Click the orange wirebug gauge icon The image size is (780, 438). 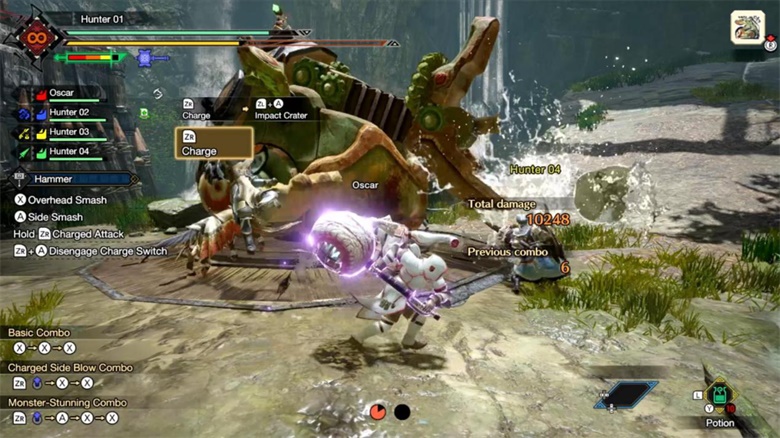[377, 411]
